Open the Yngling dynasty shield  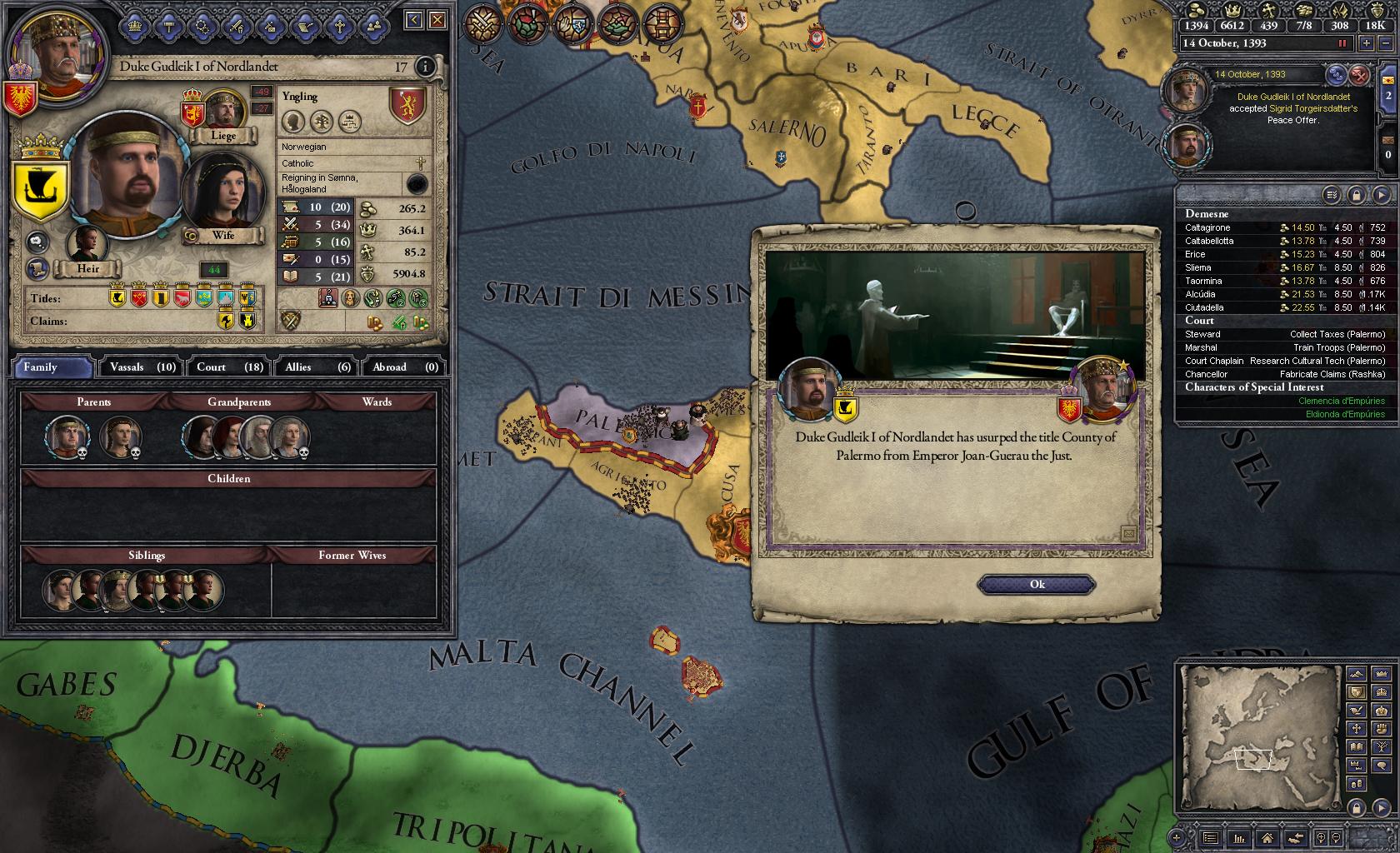pos(407,106)
